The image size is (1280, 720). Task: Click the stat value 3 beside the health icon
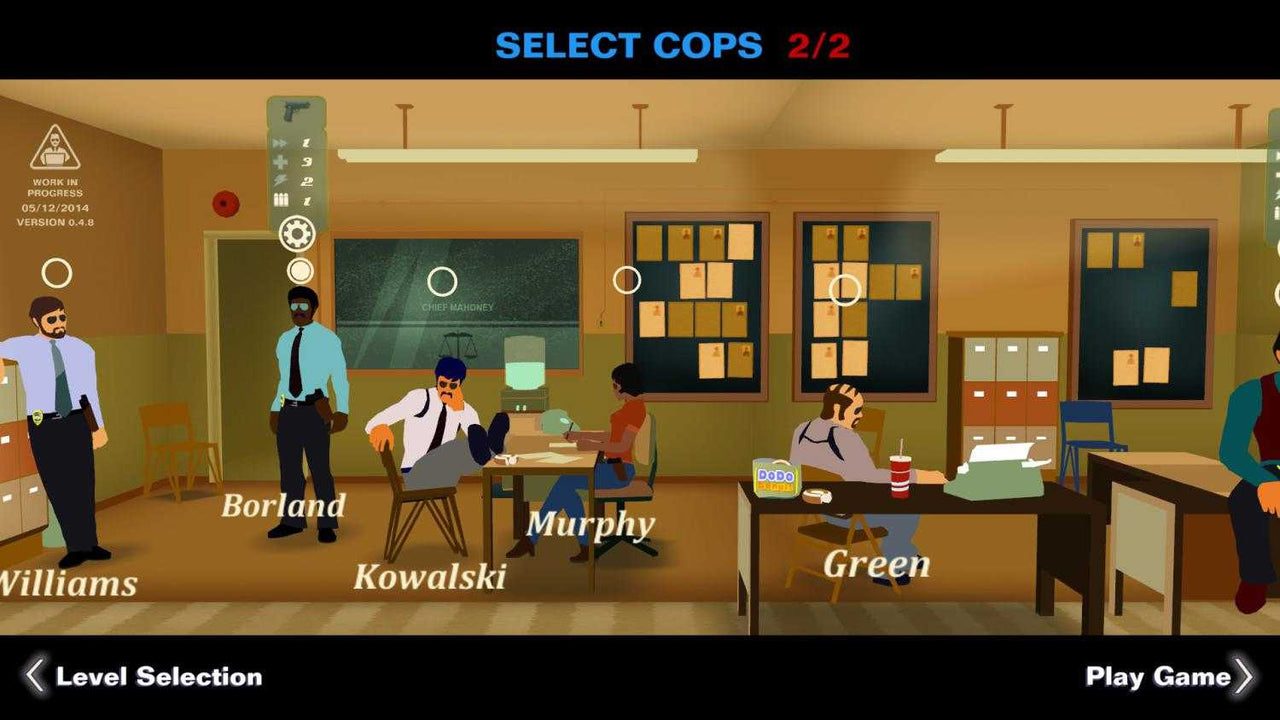[x=308, y=160]
